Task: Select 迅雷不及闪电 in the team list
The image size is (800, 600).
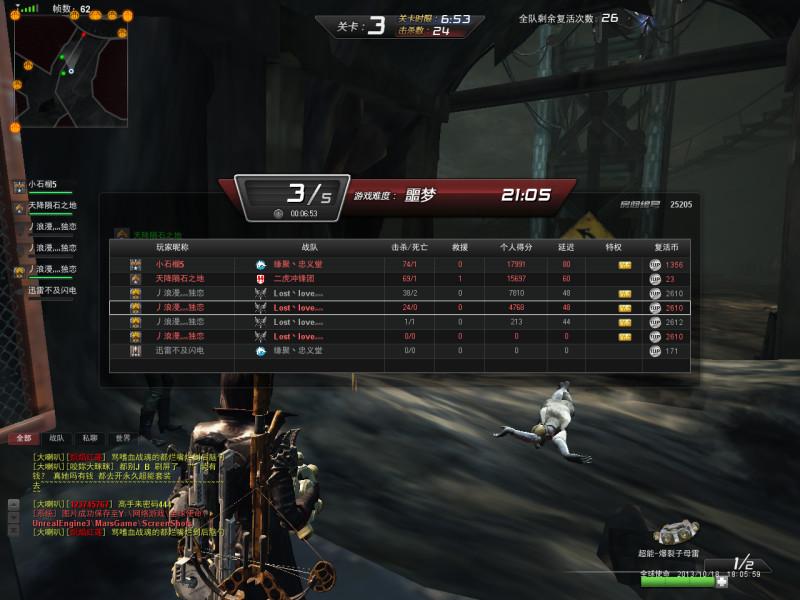Action: [x=50, y=291]
